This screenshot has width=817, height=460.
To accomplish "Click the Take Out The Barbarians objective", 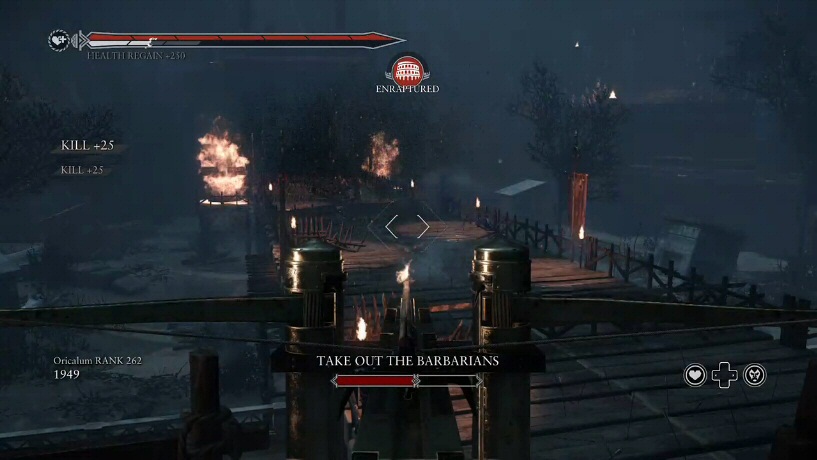I will (x=407, y=361).
